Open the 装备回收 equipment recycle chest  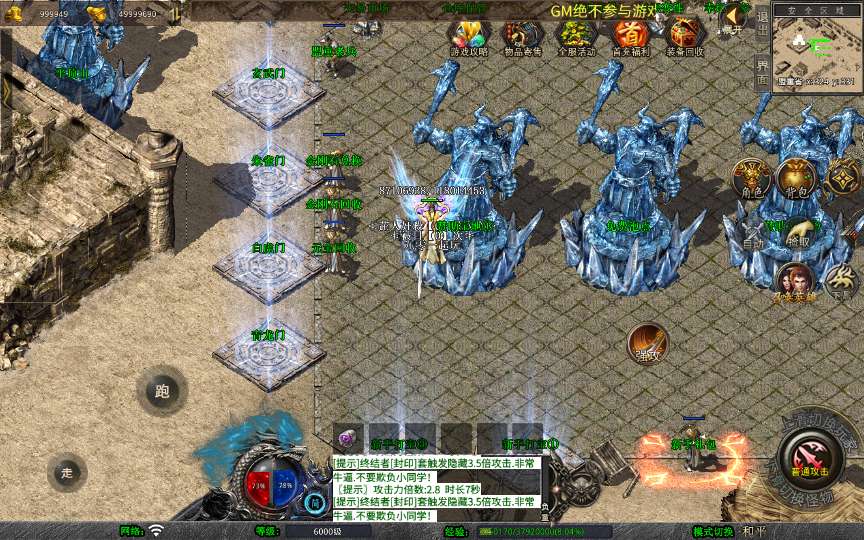[x=685, y=38]
